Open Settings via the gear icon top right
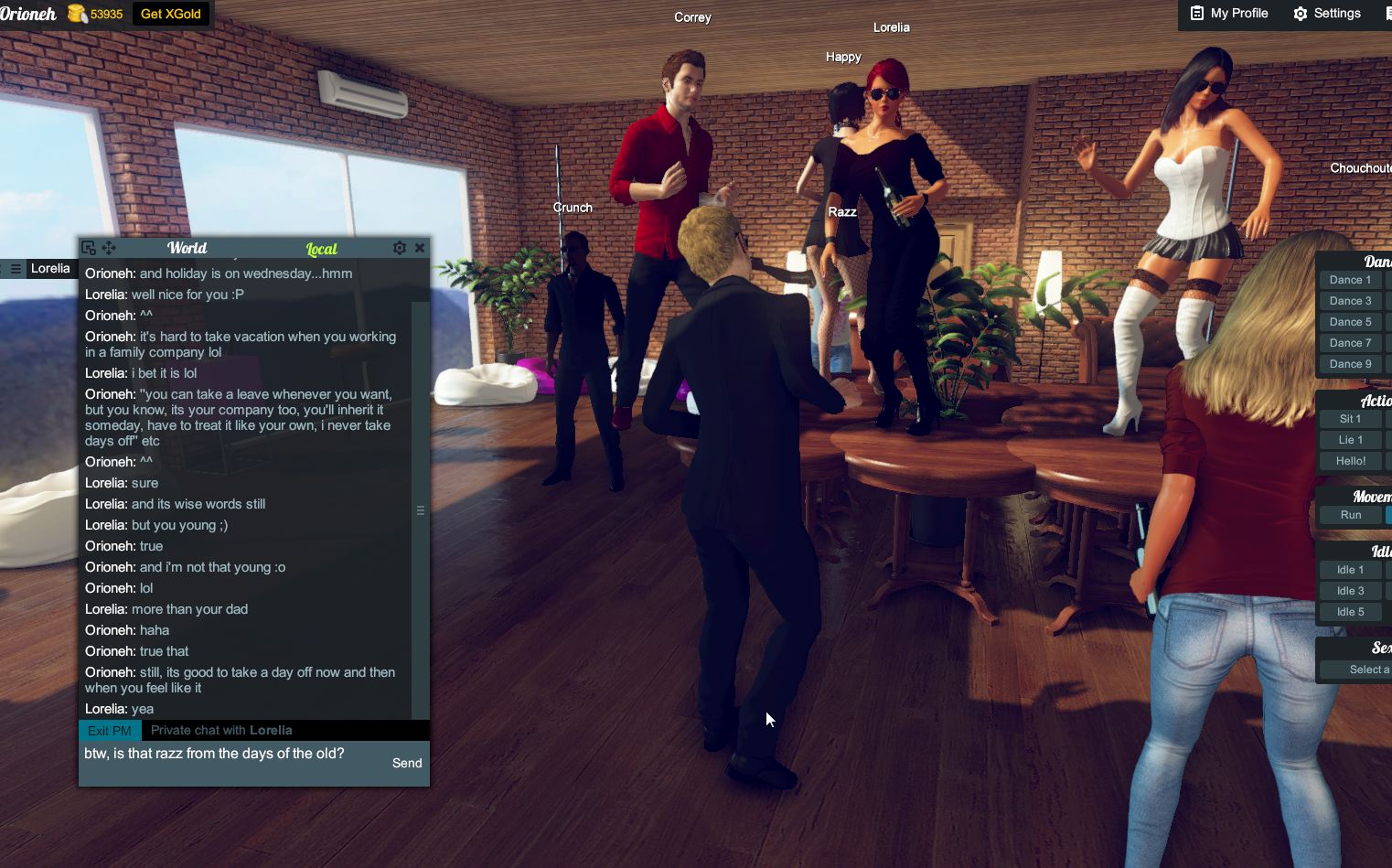1392x868 pixels. (x=1300, y=13)
